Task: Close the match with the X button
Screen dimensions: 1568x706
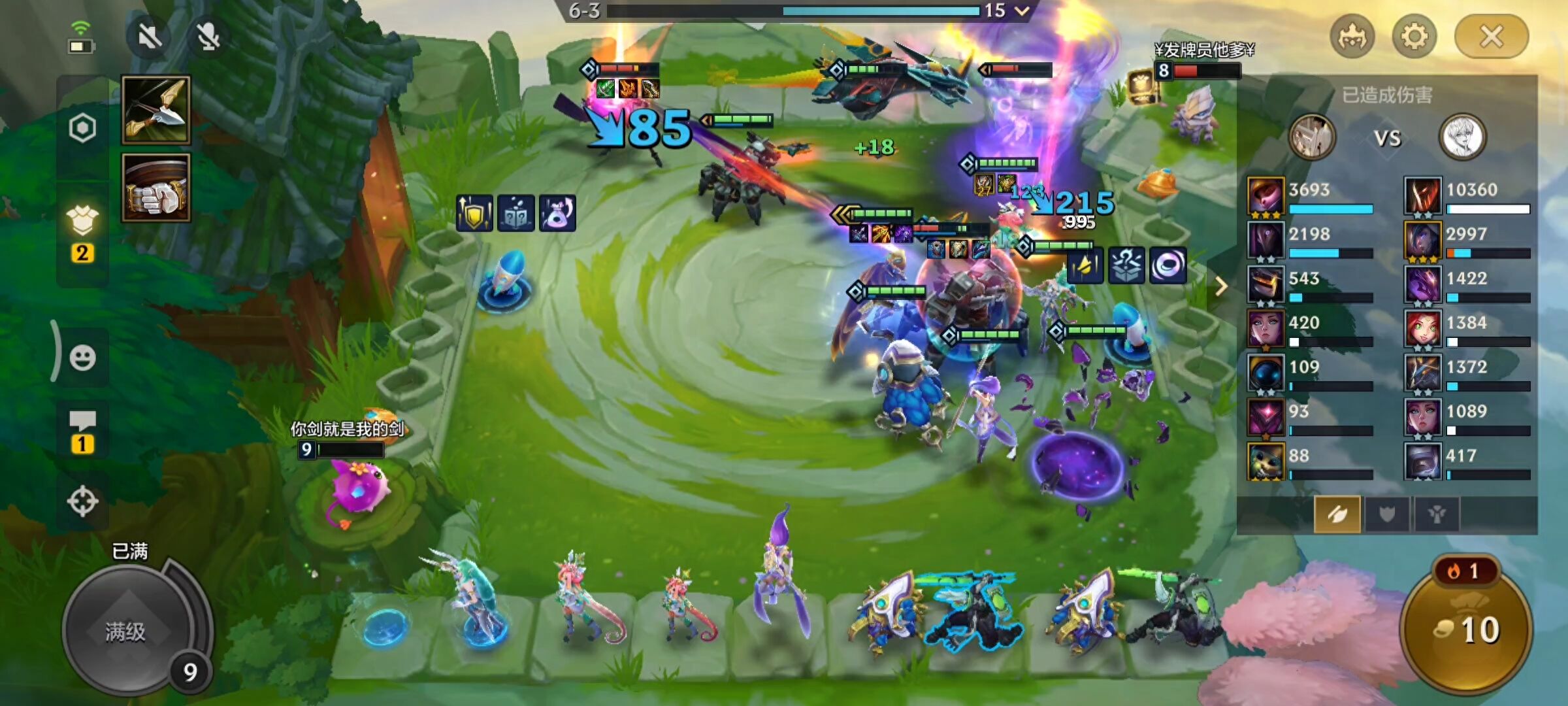Action: [1491, 37]
